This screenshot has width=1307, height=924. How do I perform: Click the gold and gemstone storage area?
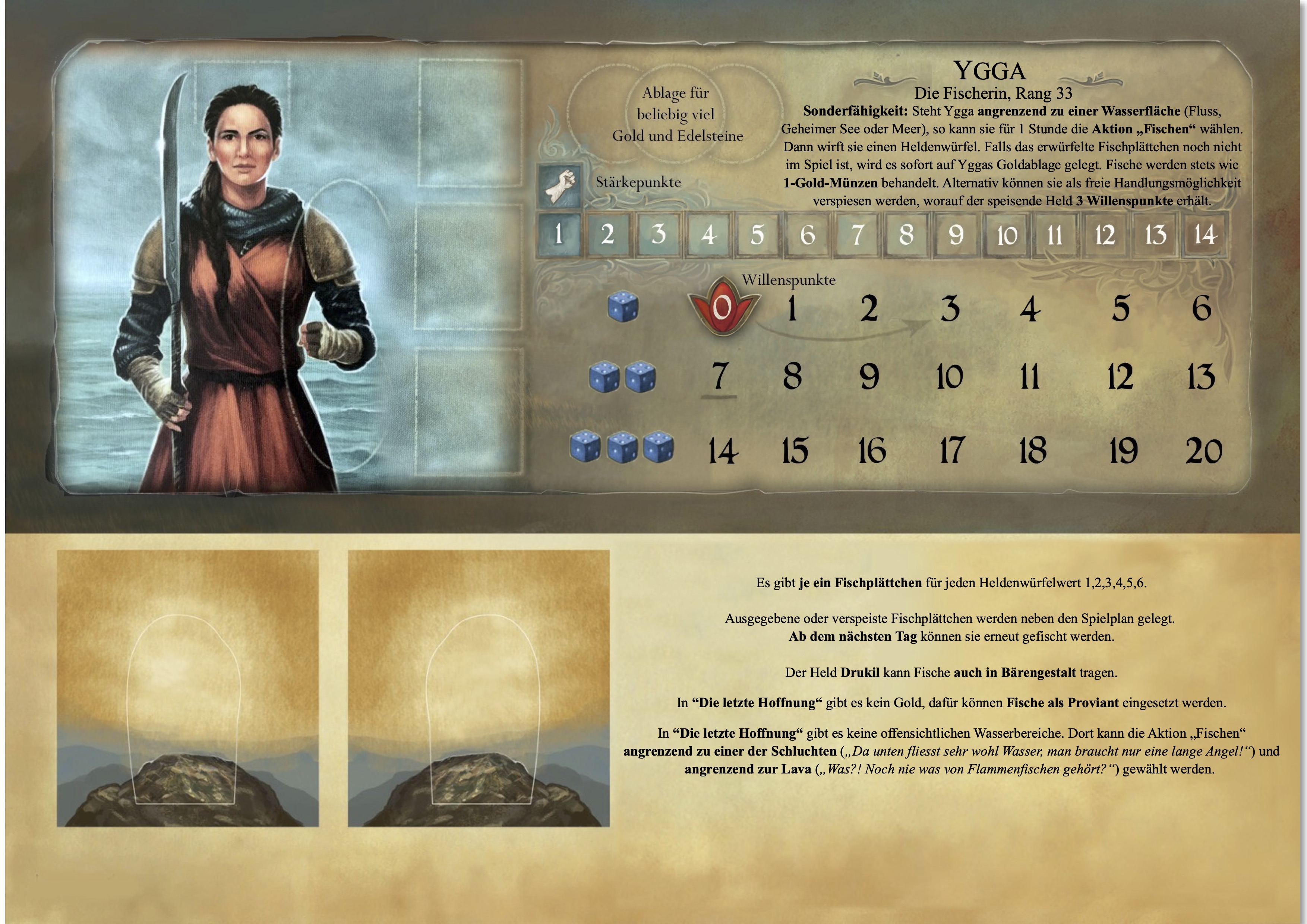click(x=677, y=114)
